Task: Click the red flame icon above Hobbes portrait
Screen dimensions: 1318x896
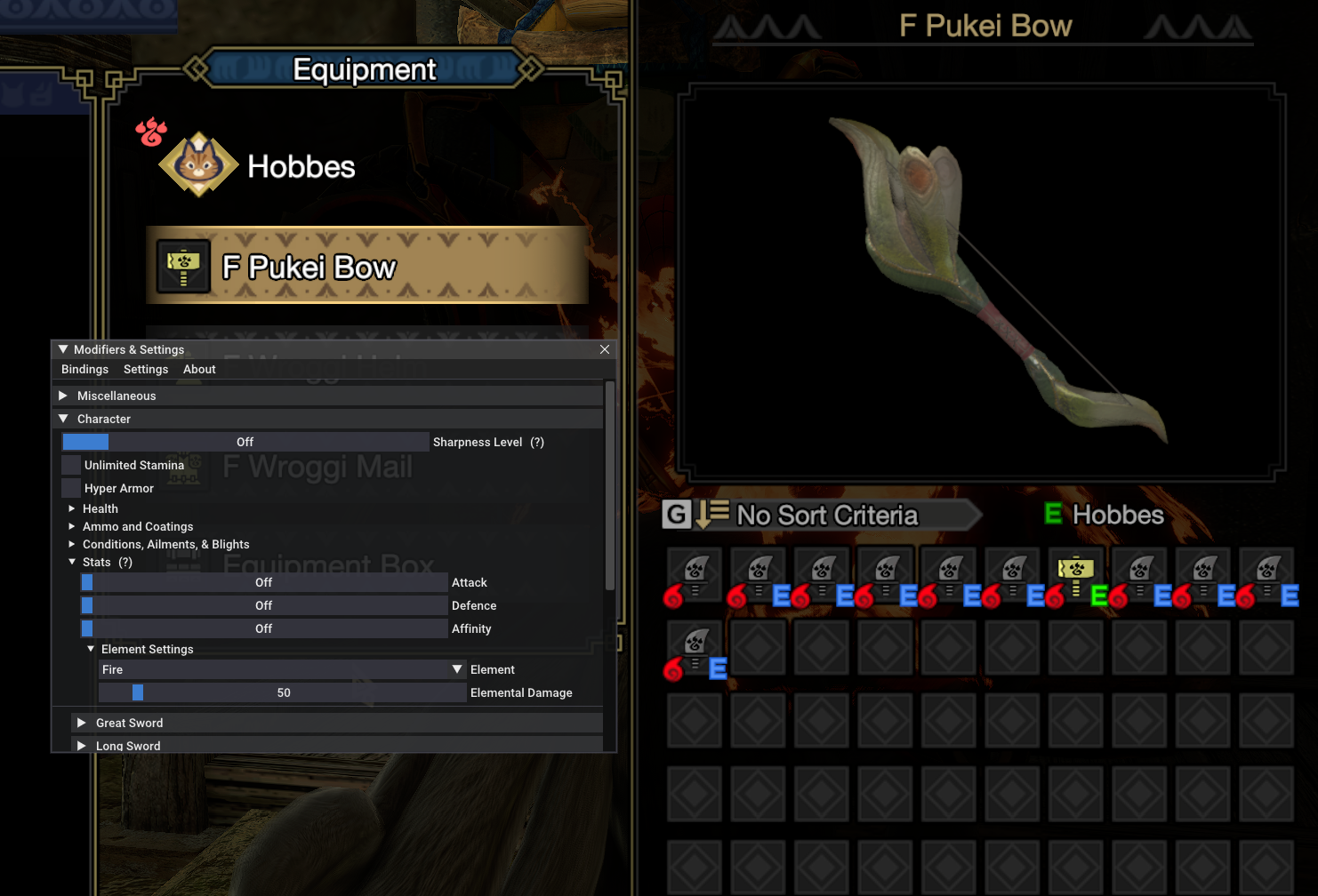Action: pos(150,132)
